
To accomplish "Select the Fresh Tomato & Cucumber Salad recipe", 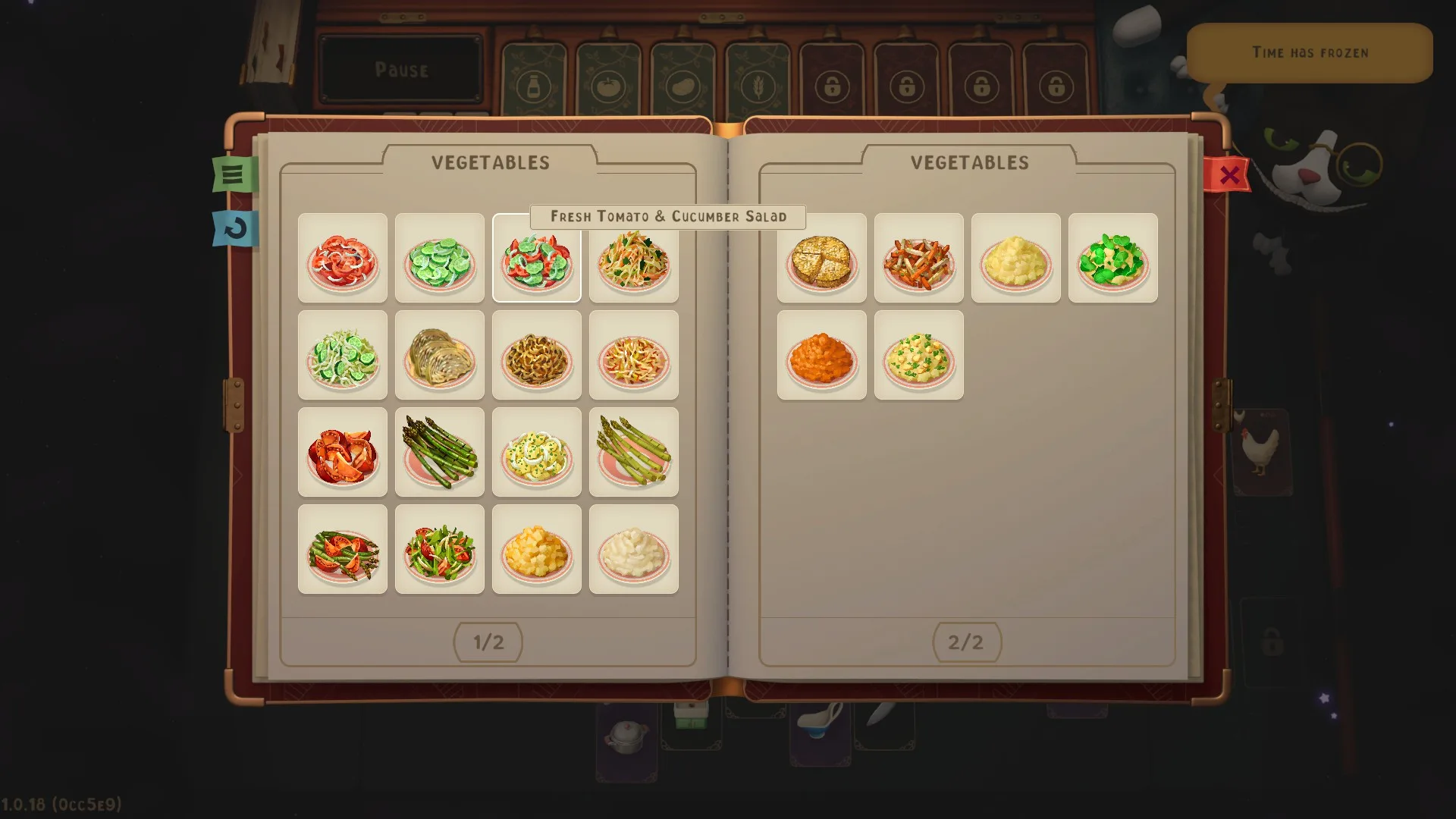I will coord(537,259).
